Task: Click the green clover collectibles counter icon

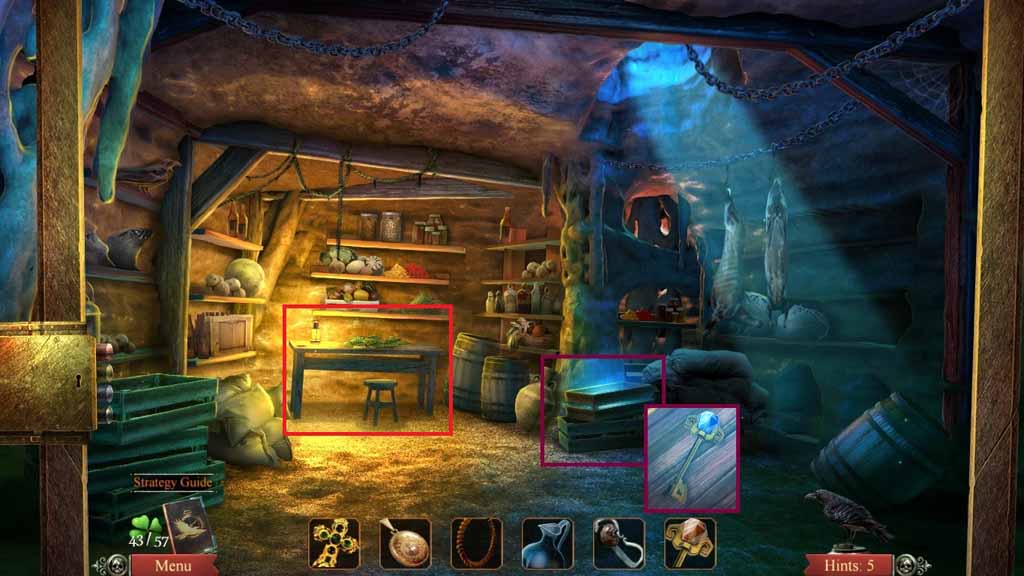Action: [x=146, y=523]
